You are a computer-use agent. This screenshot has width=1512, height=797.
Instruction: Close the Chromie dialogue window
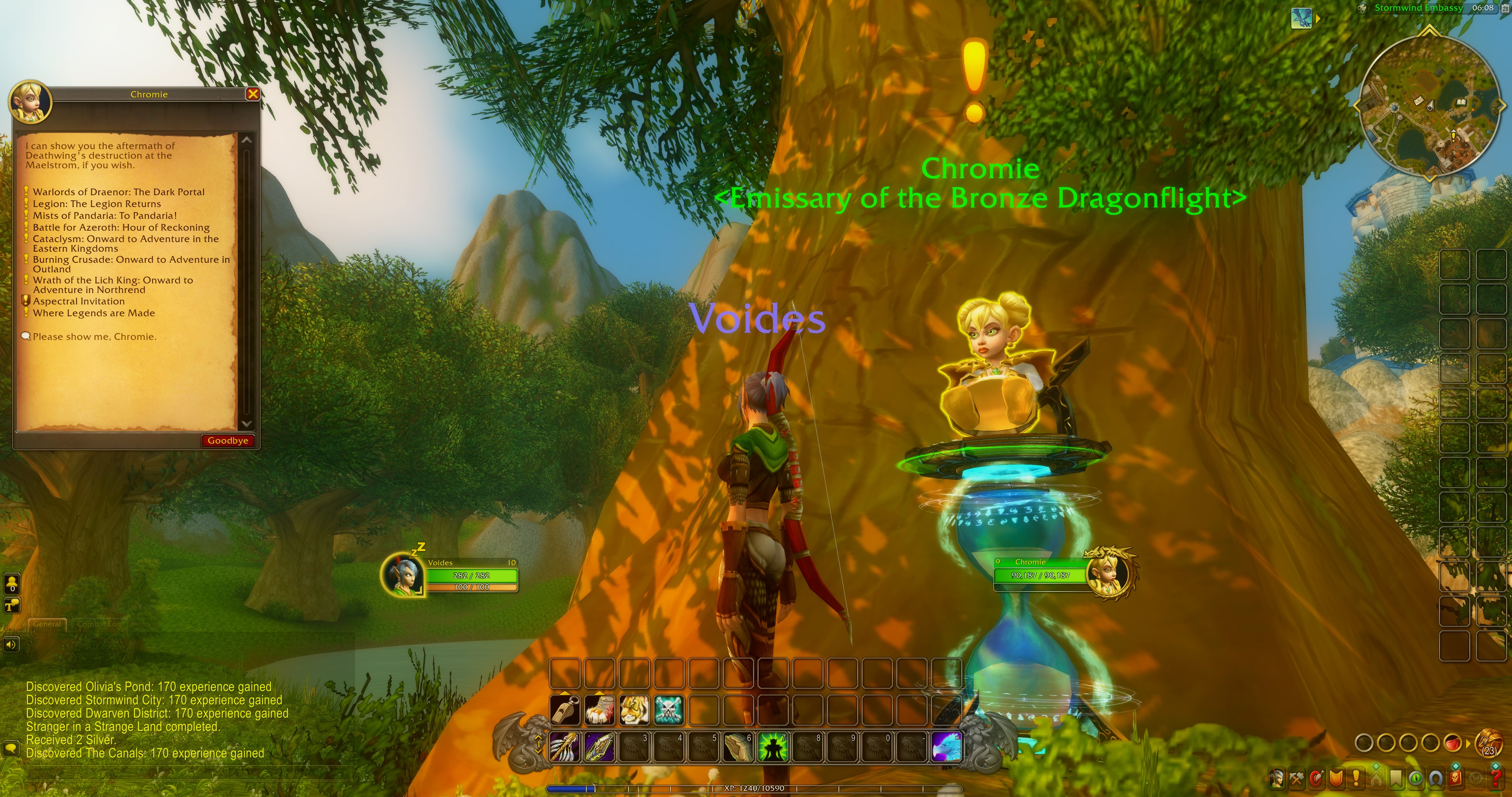[x=253, y=94]
